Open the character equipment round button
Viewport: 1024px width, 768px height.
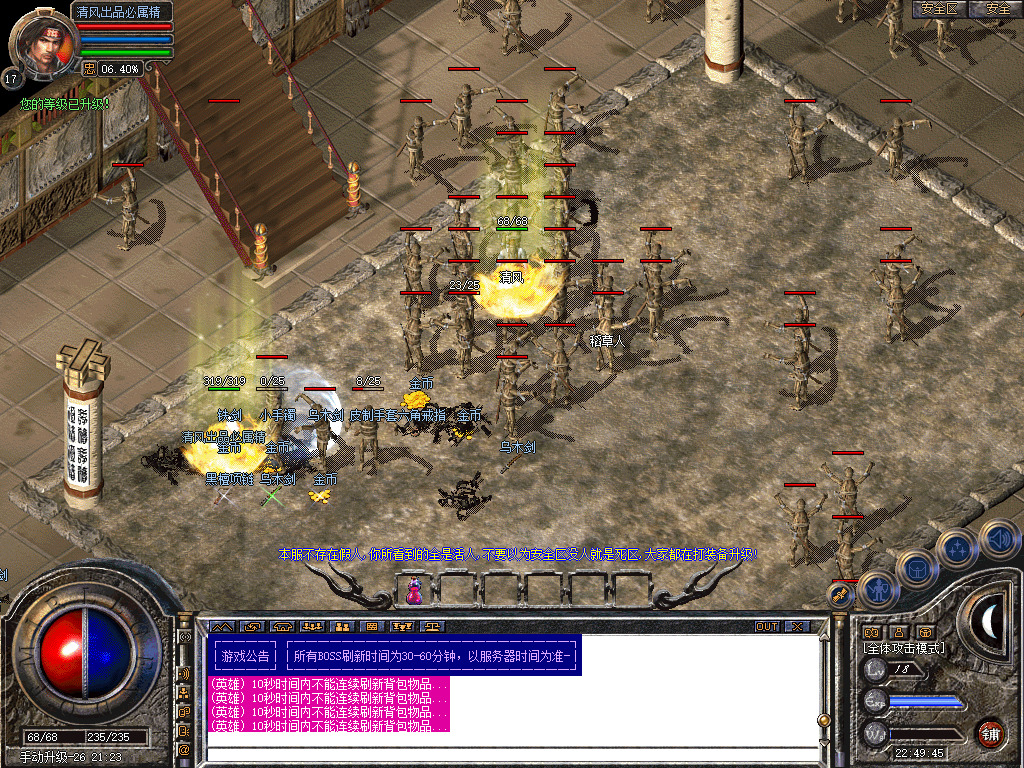(879, 590)
